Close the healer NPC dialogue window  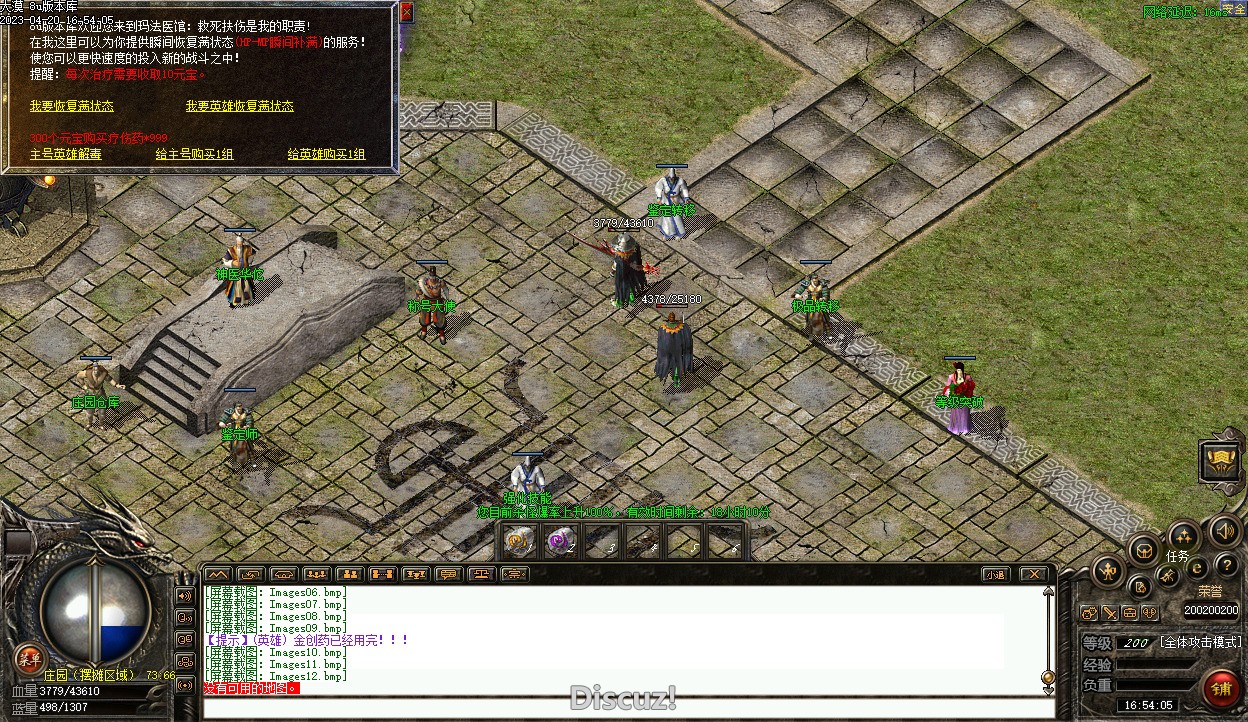point(406,12)
